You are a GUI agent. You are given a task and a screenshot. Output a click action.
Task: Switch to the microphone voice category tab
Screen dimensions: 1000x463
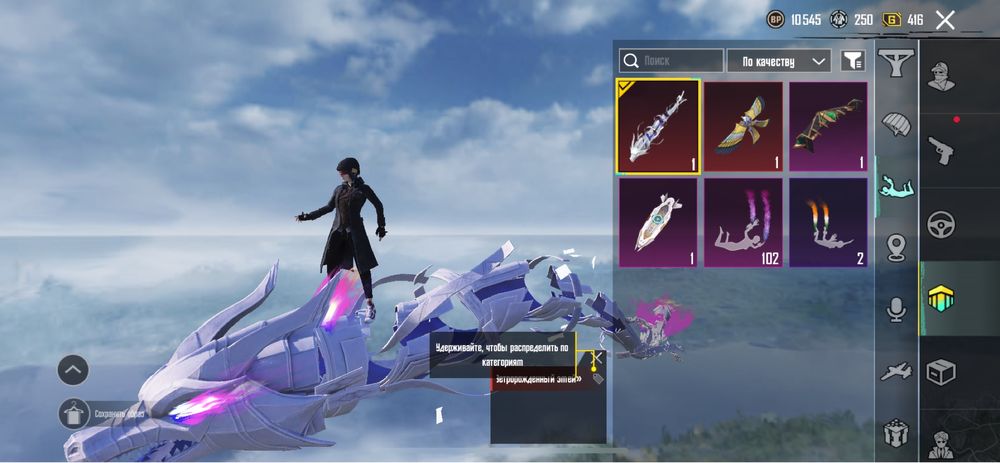896,310
